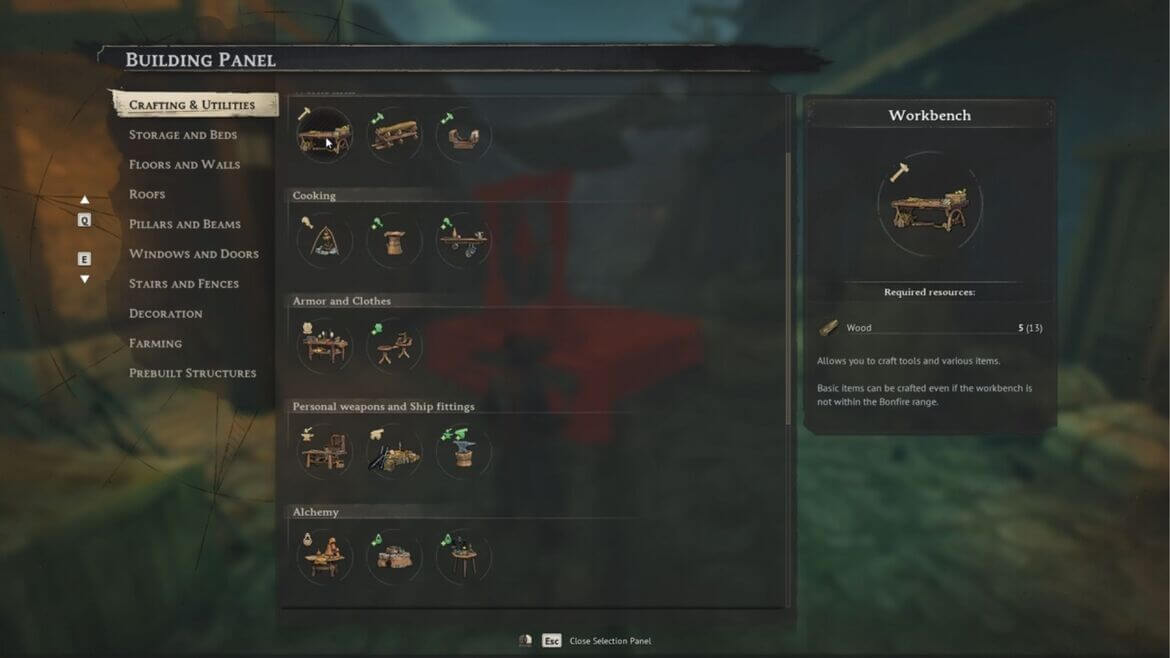Viewport: 1170px width, 658px height.
Task: Switch to Floors and Walls
Action: point(184,165)
